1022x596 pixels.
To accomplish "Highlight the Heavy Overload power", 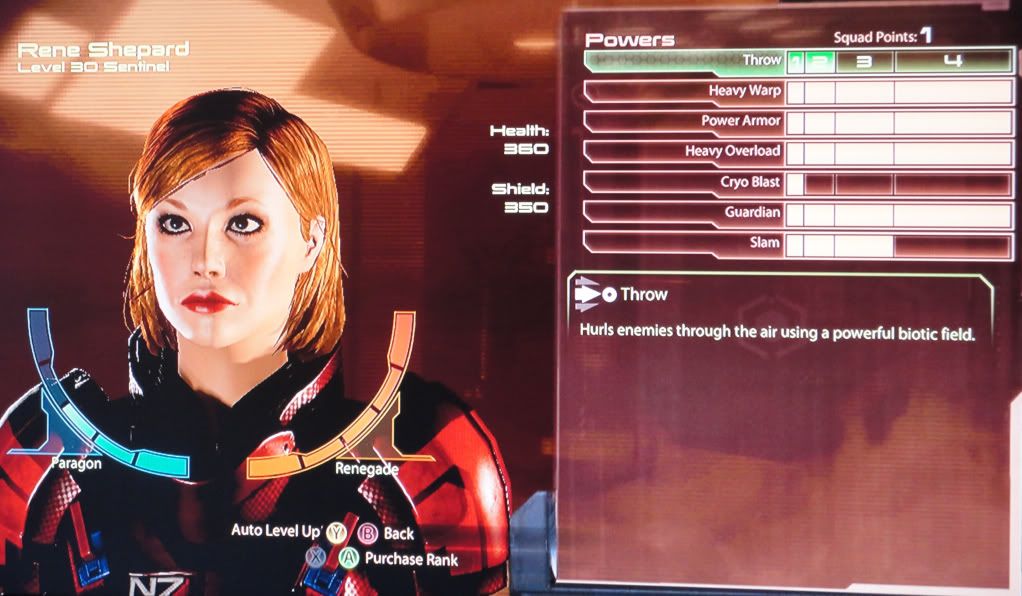I will tap(684, 152).
